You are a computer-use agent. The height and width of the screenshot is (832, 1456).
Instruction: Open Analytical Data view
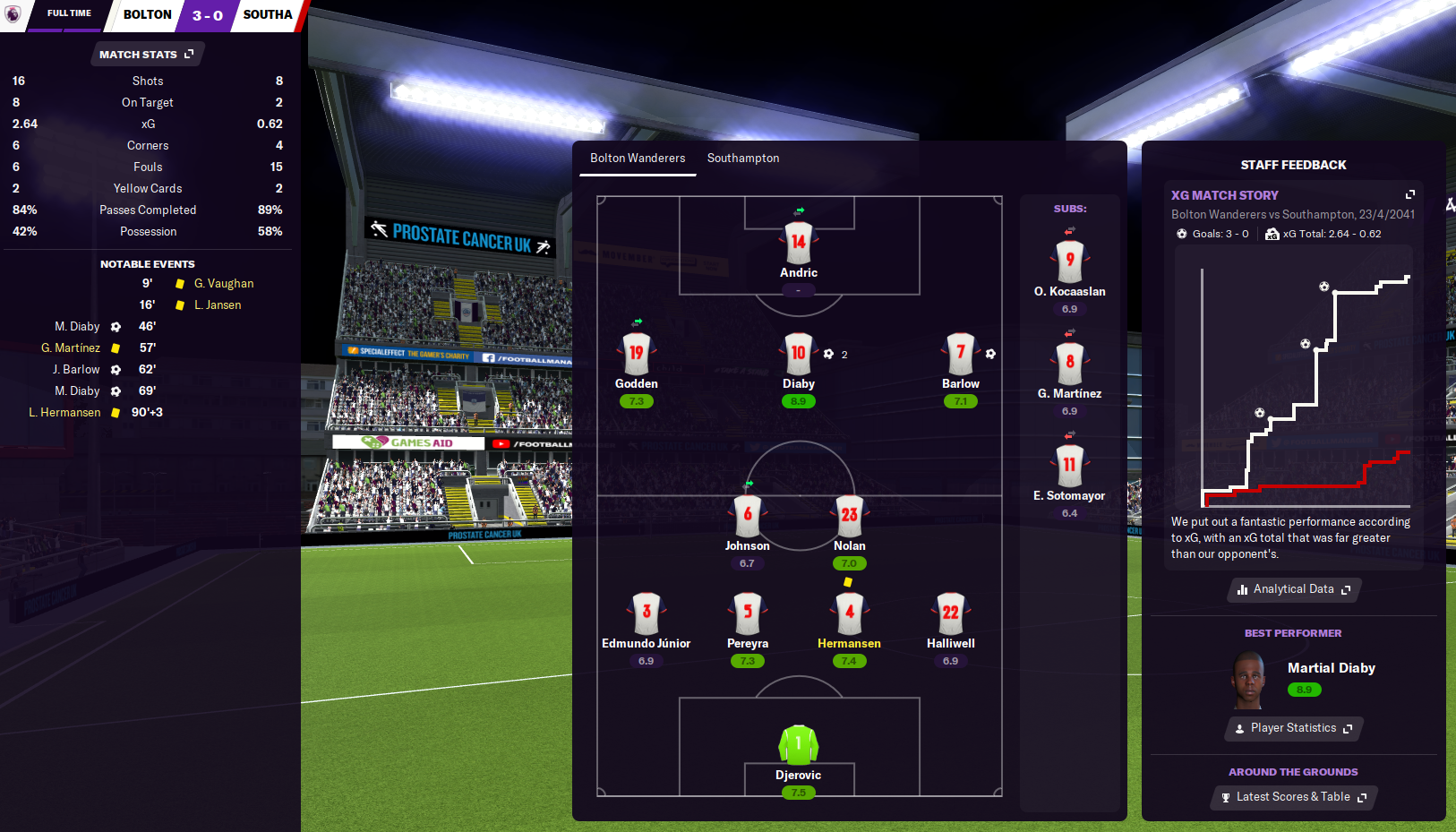click(x=1293, y=589)
